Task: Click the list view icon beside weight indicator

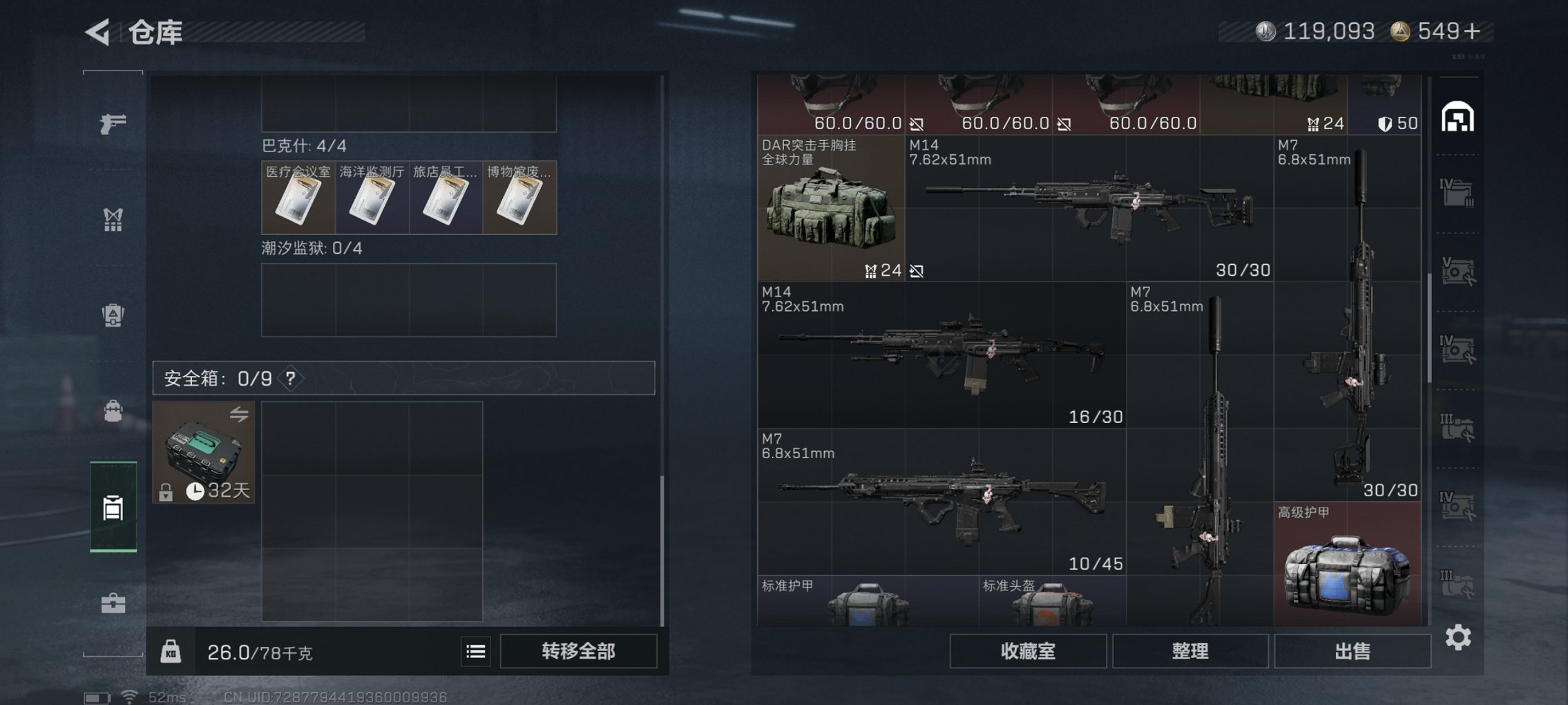Action: point(477,650)
